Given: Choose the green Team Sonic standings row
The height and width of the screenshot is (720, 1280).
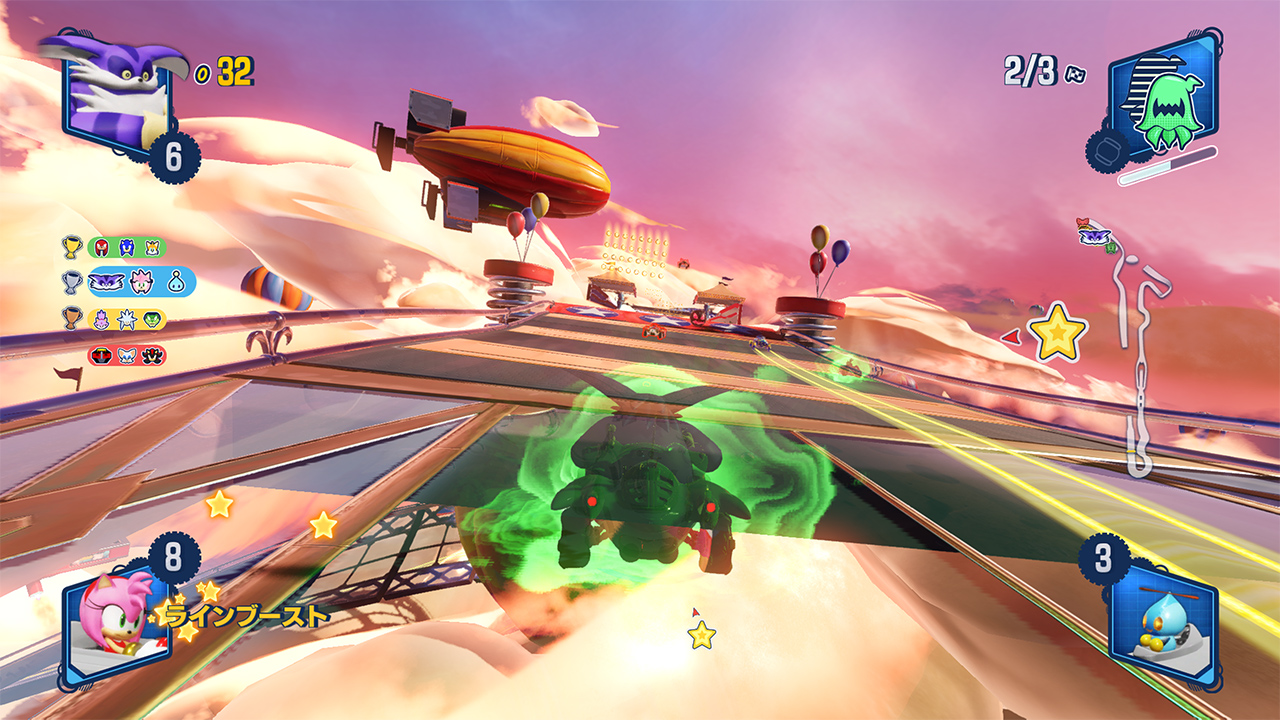Looking at the screenshot, I should click(127, 246).
